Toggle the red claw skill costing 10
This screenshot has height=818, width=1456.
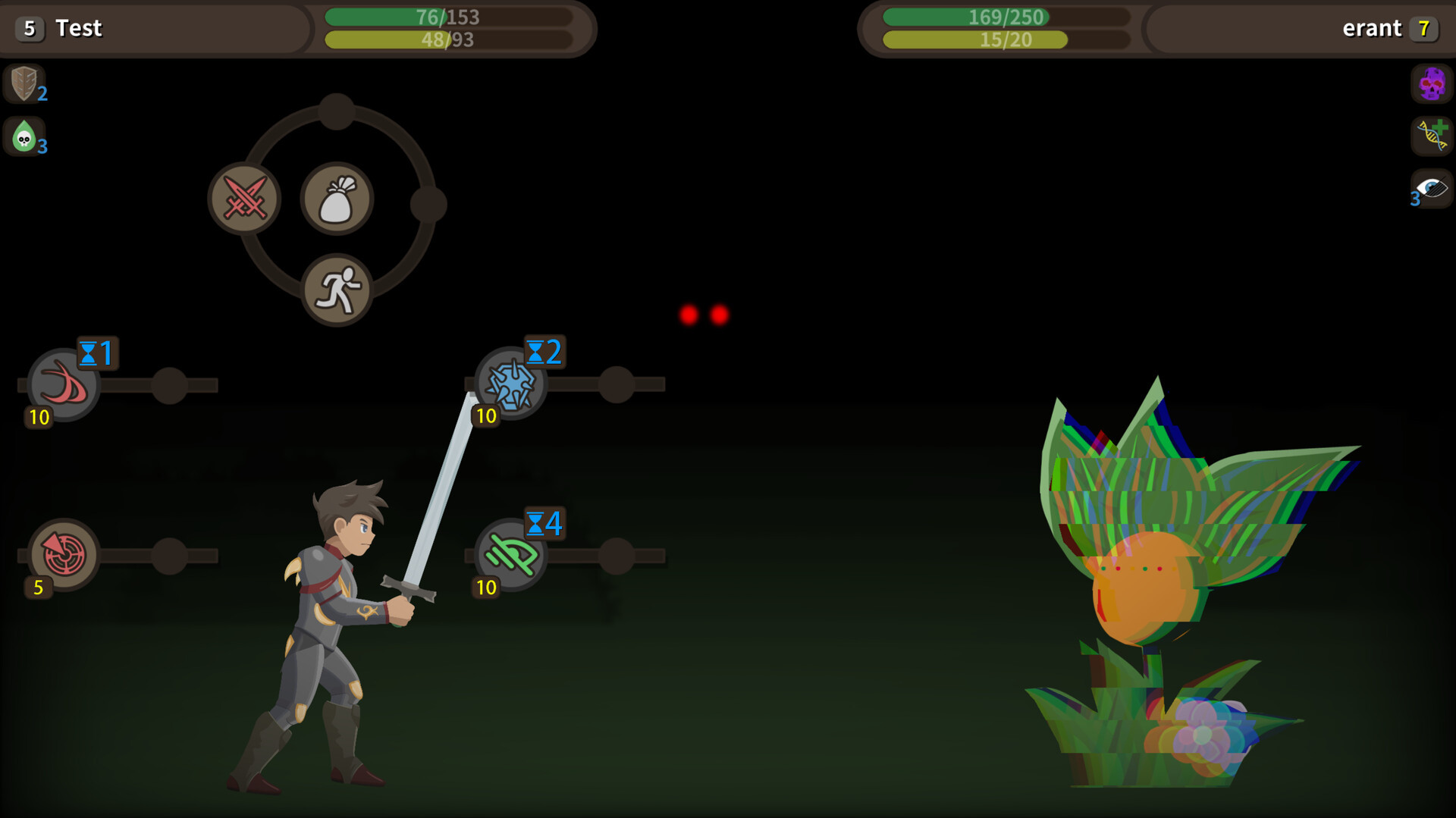pyautogui.click(x=63, y=384)
